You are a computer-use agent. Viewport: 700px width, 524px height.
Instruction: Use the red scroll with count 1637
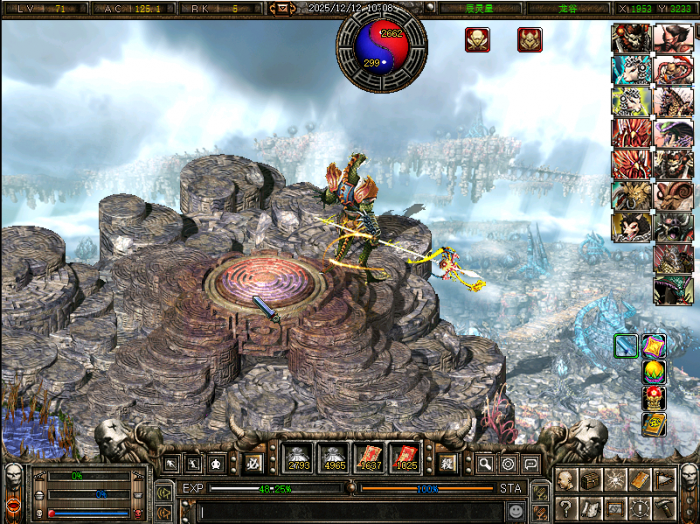pyautogui.click(x=369, y=458)
